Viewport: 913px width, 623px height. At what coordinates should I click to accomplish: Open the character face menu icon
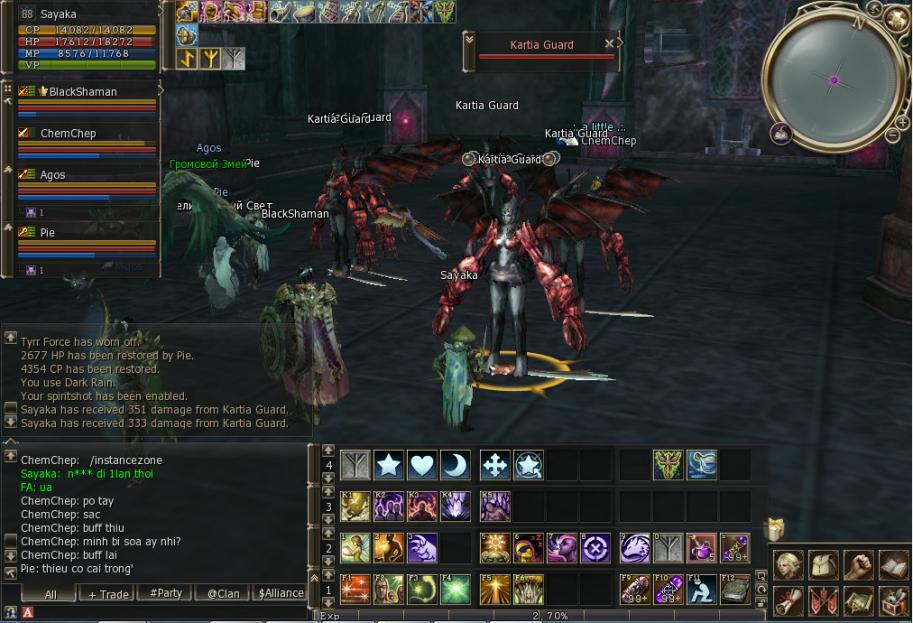789,566
